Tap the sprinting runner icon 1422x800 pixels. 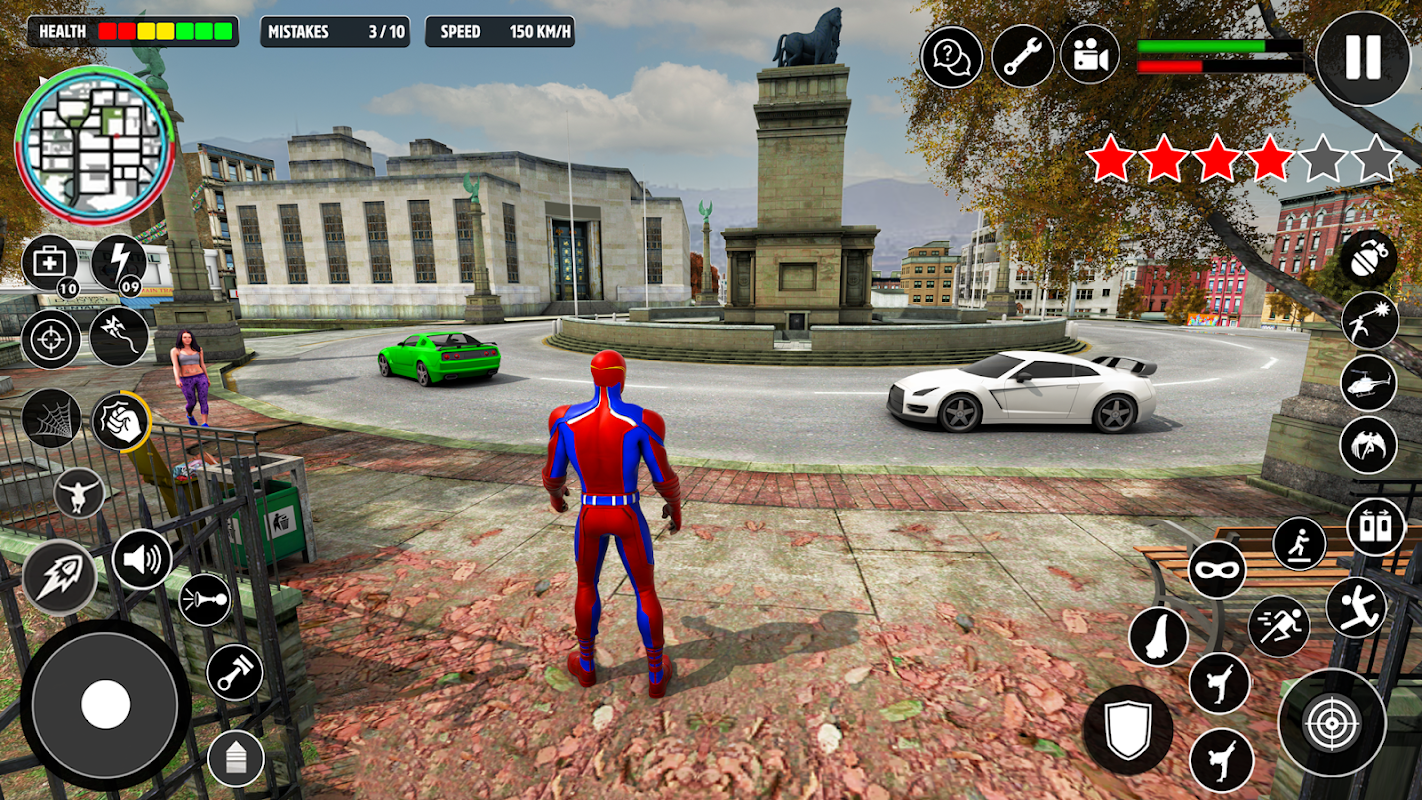(x=1279, y=626)
